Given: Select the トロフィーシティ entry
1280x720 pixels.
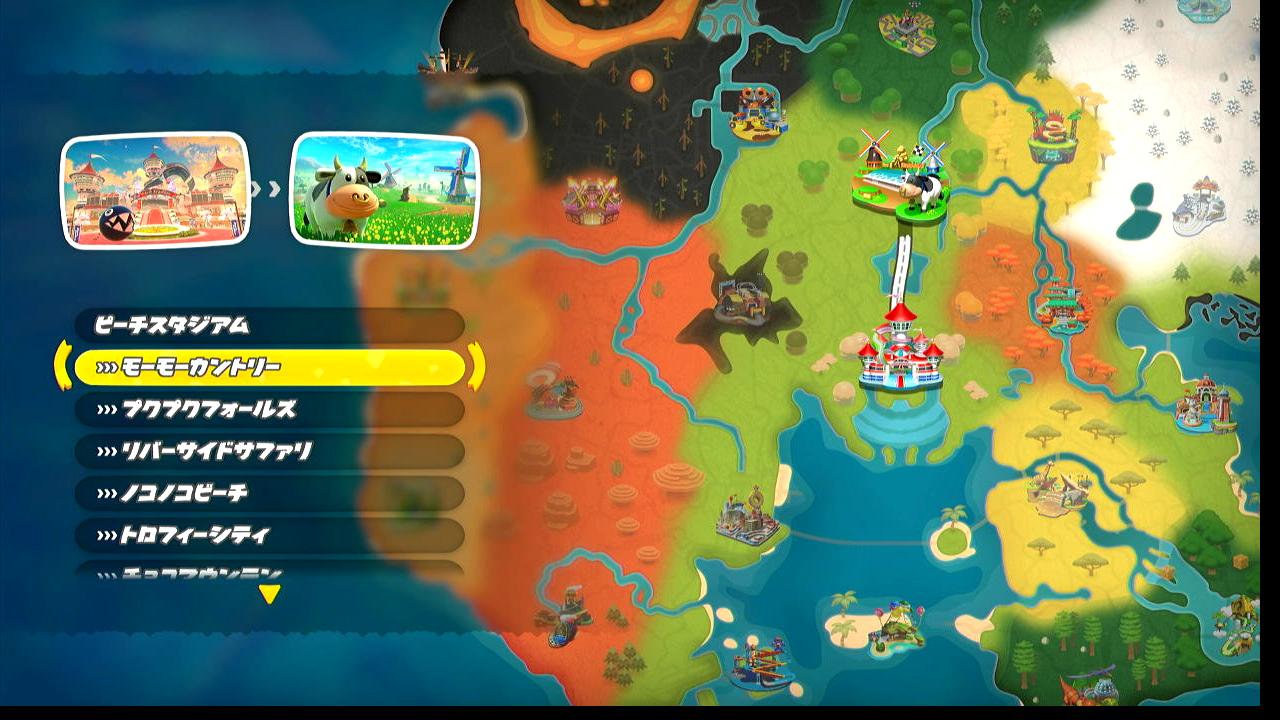Looking at the screenshot, I should [x=268, y=536].
